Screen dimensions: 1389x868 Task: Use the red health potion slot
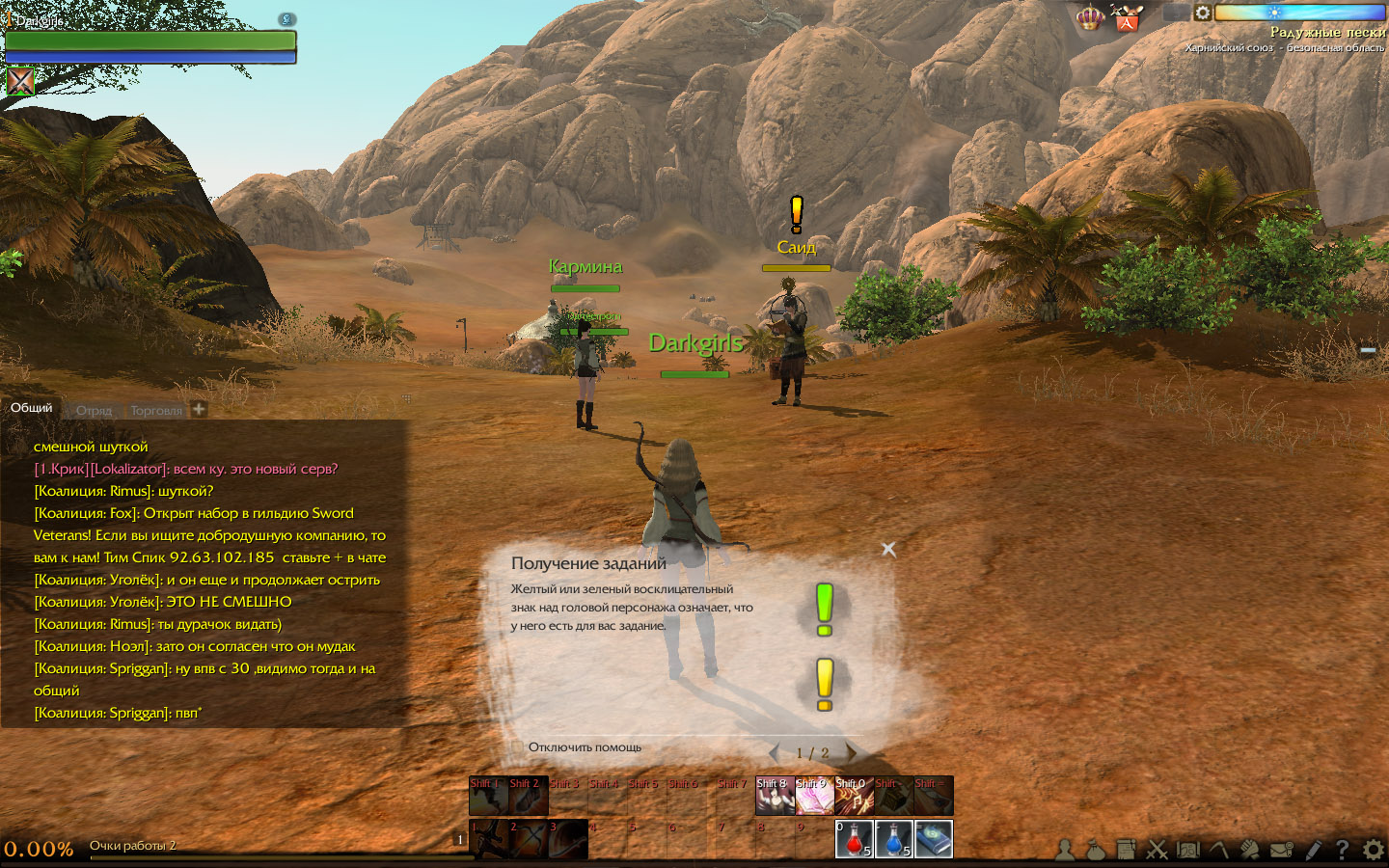854,838
